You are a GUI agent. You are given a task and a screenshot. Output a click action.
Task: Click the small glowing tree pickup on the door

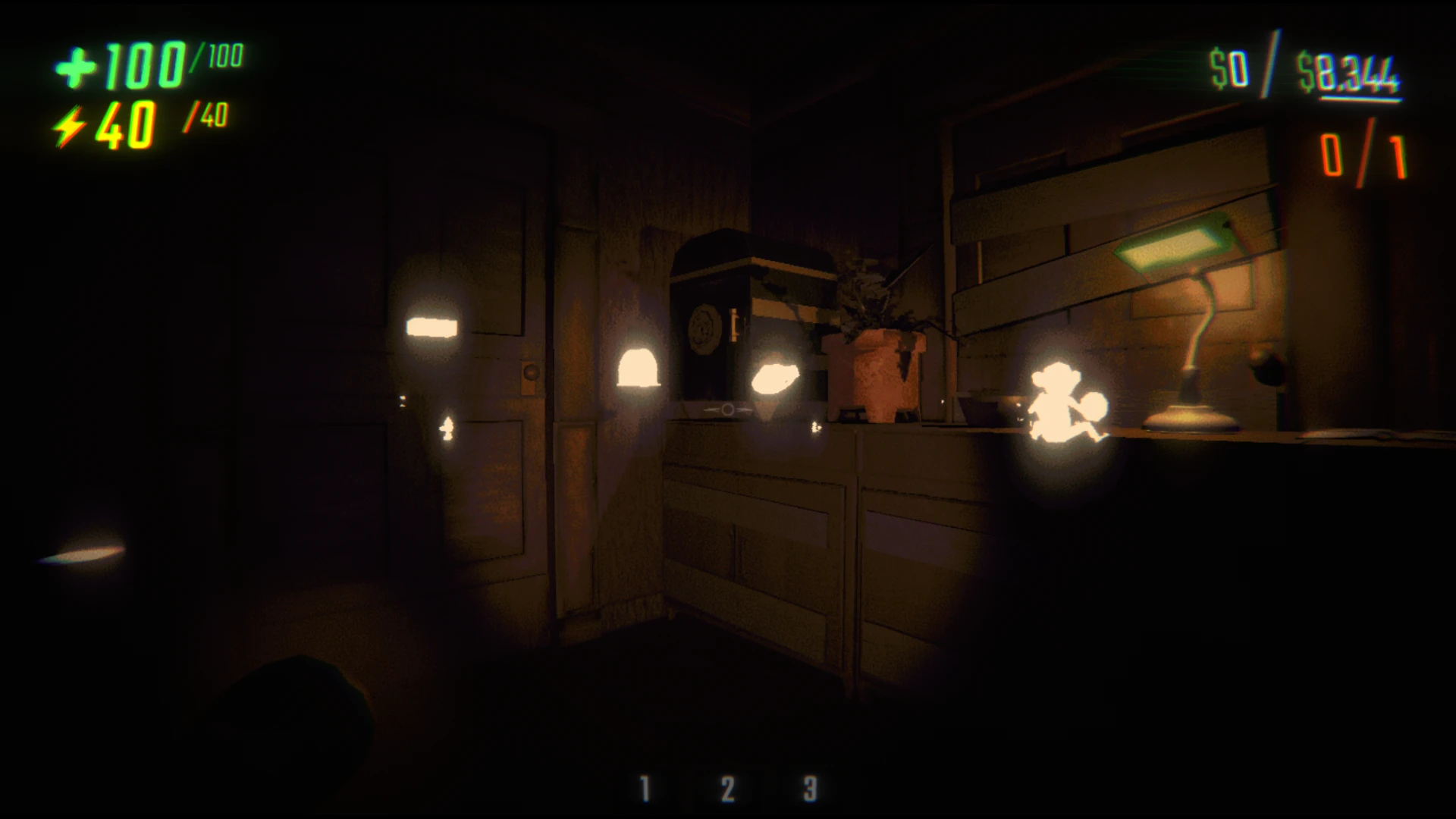tap(446, 428)
